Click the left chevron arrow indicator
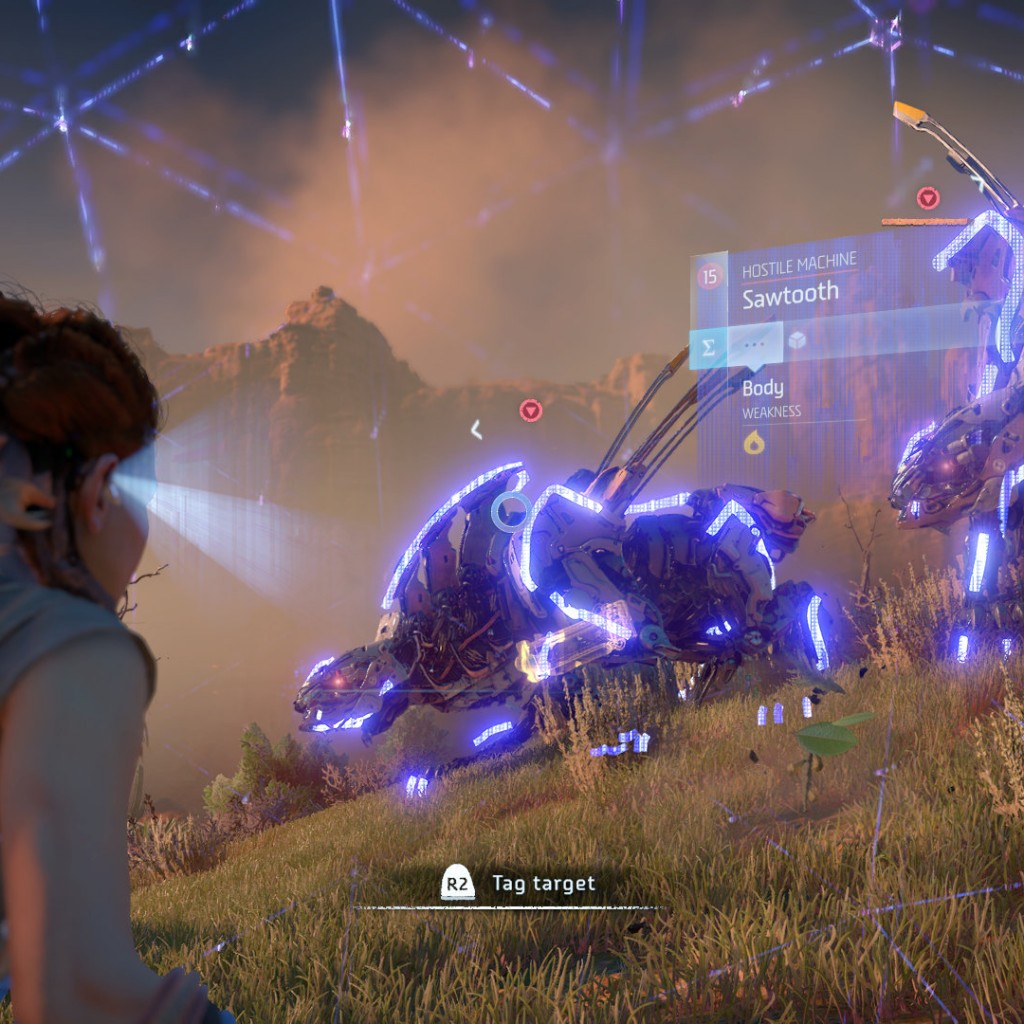Viewport: 1024px width, 1024px height. click(477, 430)
